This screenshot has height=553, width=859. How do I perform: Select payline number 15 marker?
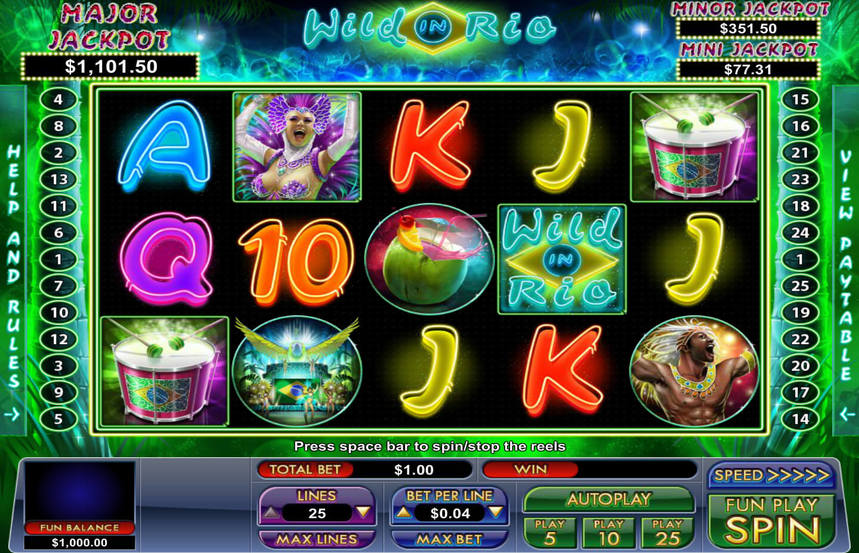pyautogui.click(x=799, y=100)
